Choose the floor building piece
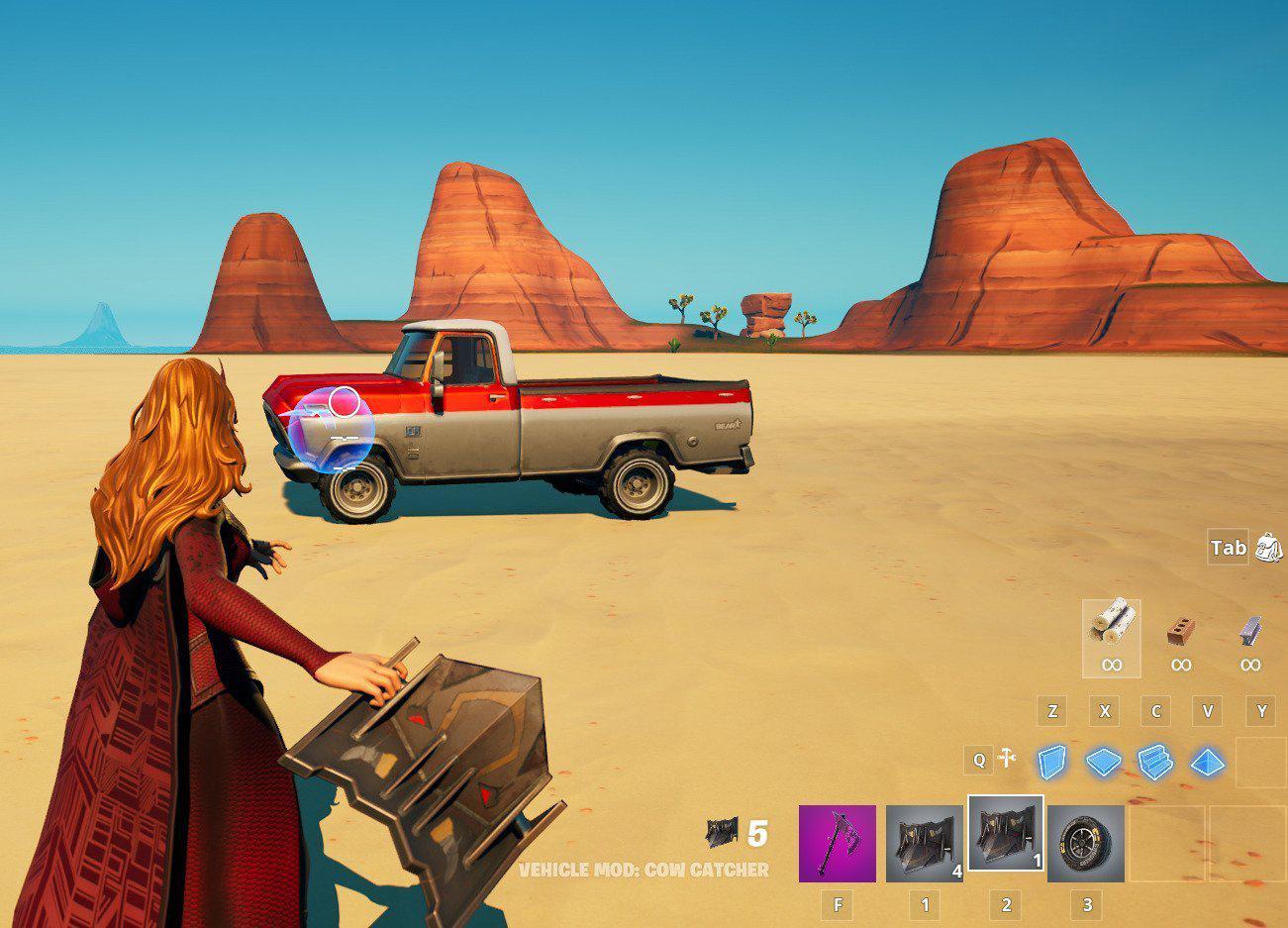This screenshot has width=1288, height=928. coord(1104,763)
